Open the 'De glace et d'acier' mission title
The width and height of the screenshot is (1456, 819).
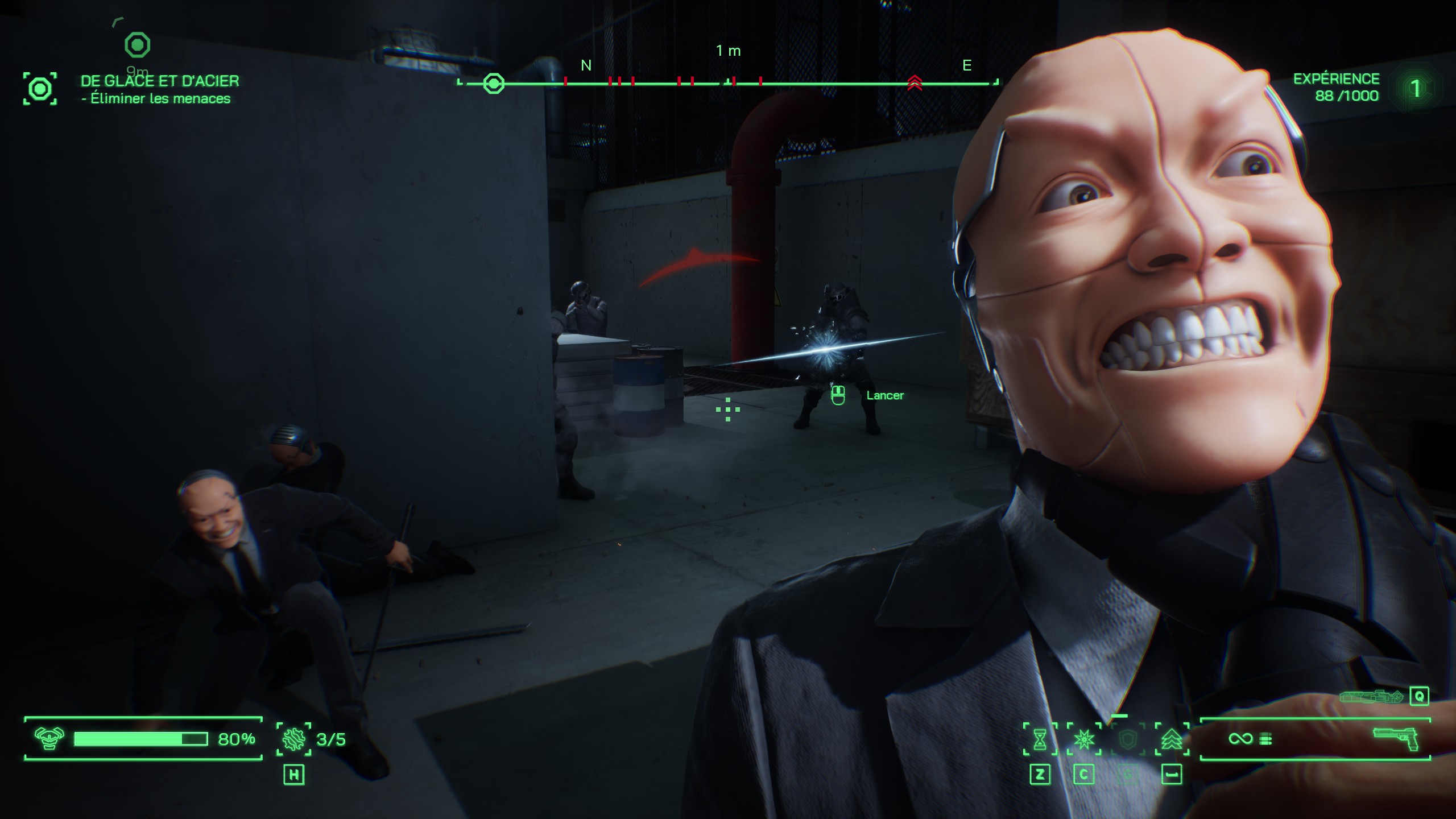click(160, 81)
